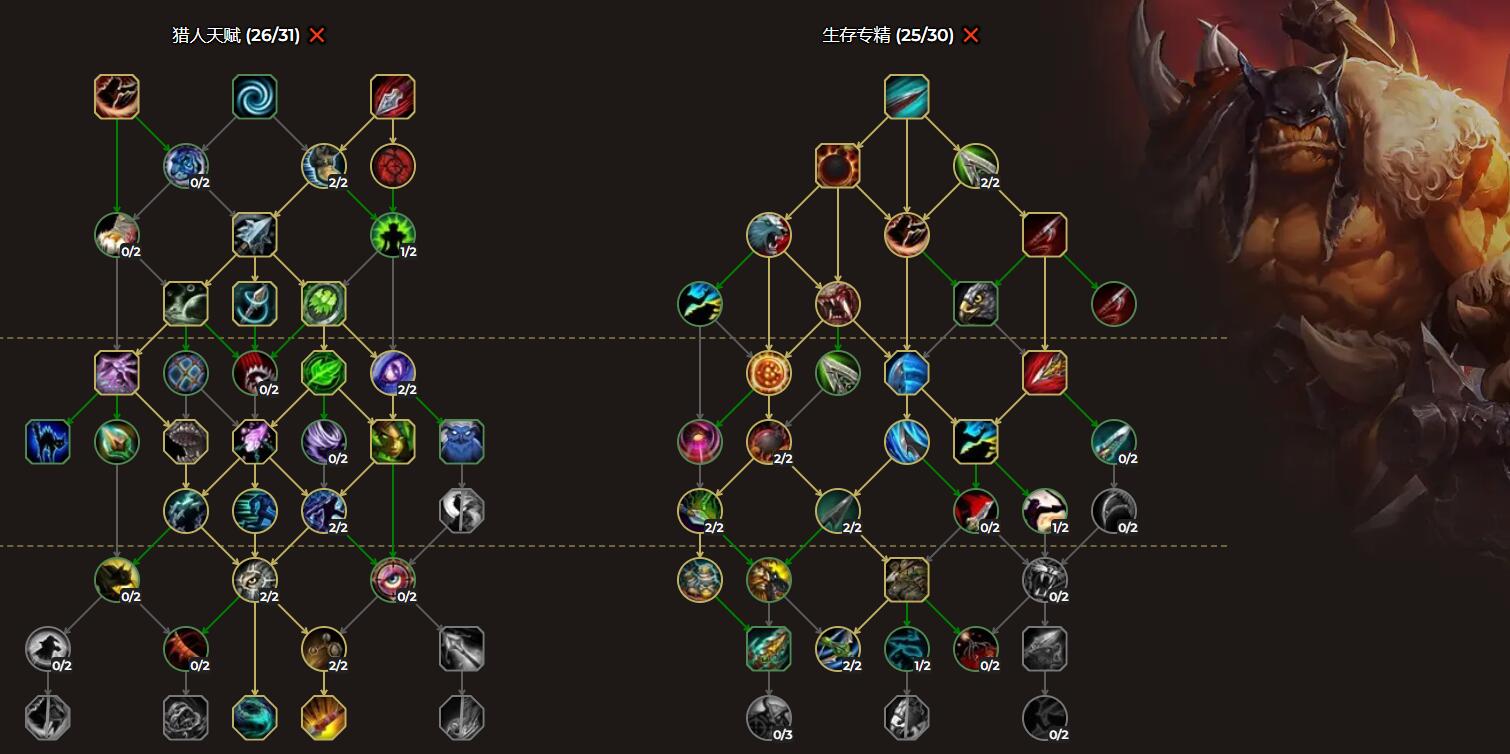Pick the orange honeycomb orb talent
This screenshot has height=754, width=1510.
(769, 373)
